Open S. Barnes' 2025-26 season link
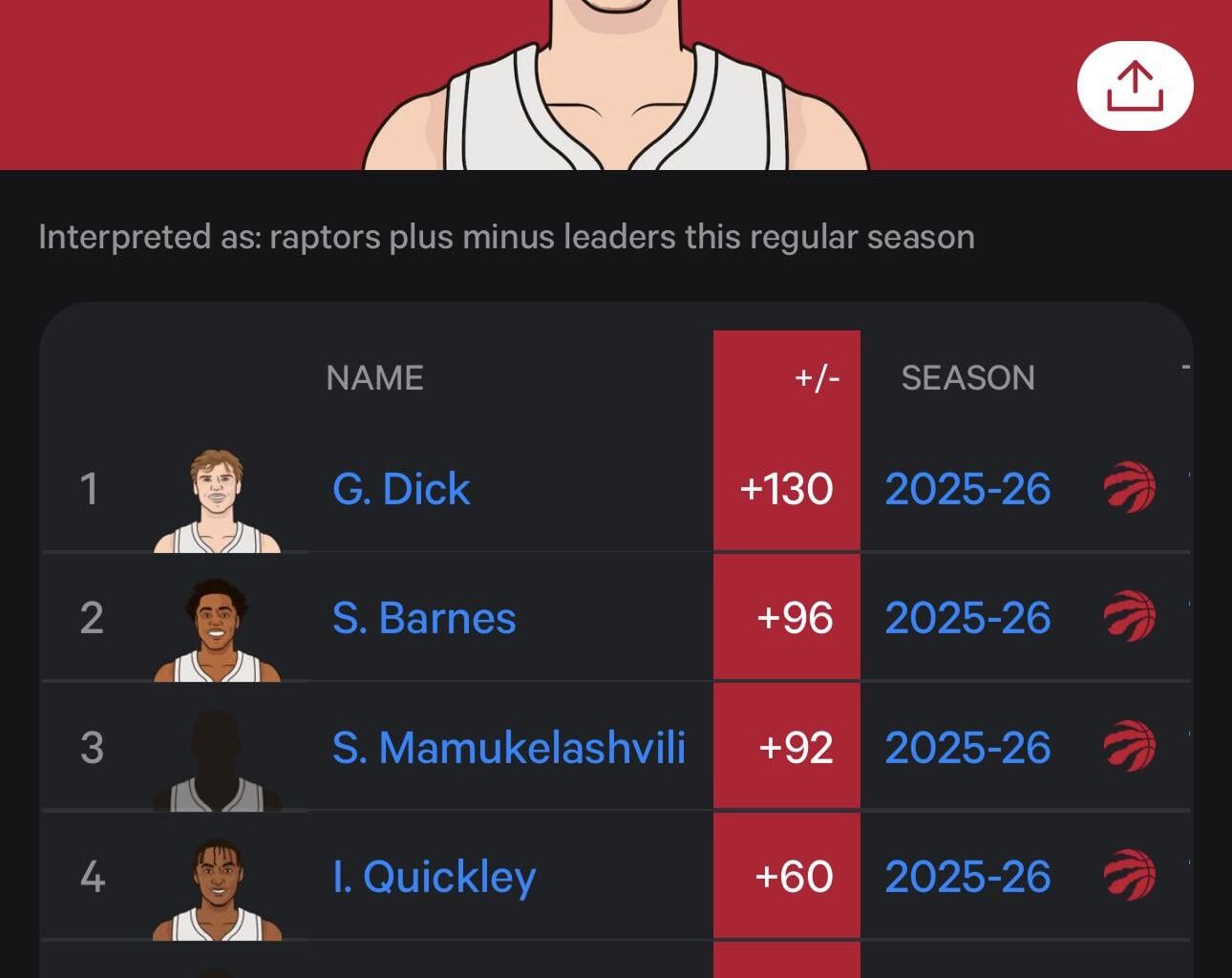The height and width of the screenshot is (978, 1232). click(x=967, y=618)
